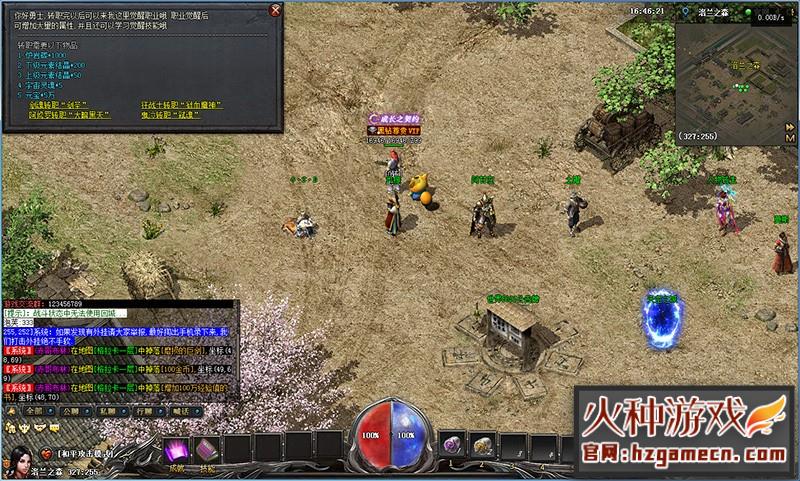This screenshot has width=800, height=481.
Task: Open the 成就 achievements icon
Action: pyautogui.click(x=176, y=450)
